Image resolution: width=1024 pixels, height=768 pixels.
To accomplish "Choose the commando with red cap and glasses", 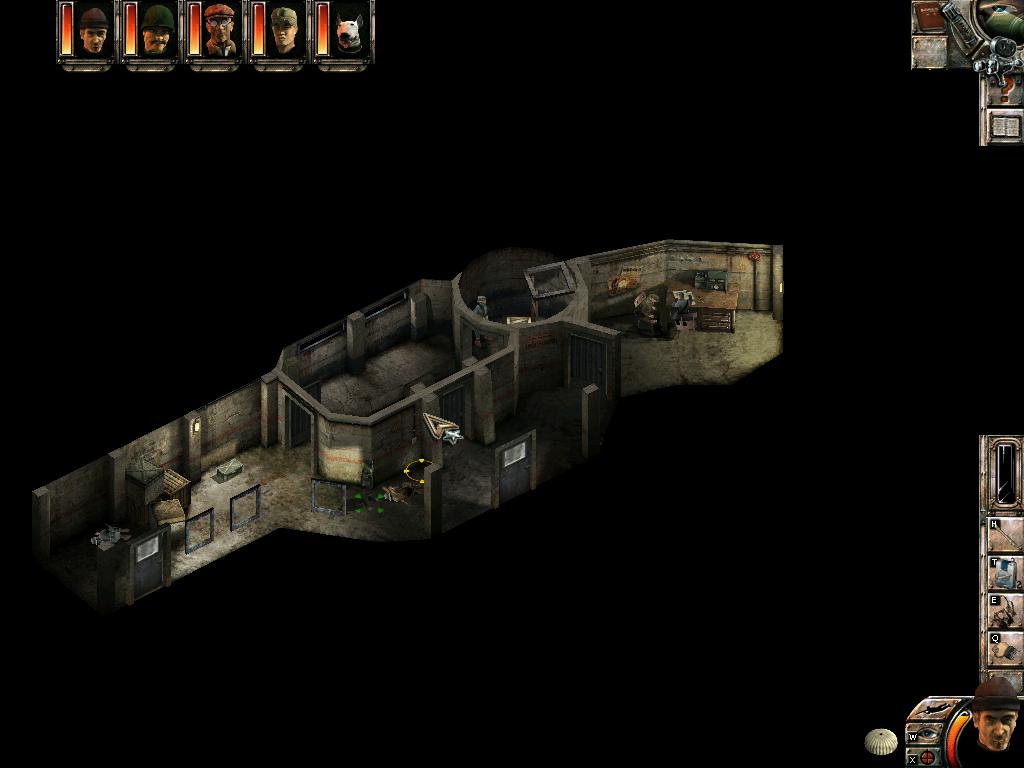I will tap(221, 31).
